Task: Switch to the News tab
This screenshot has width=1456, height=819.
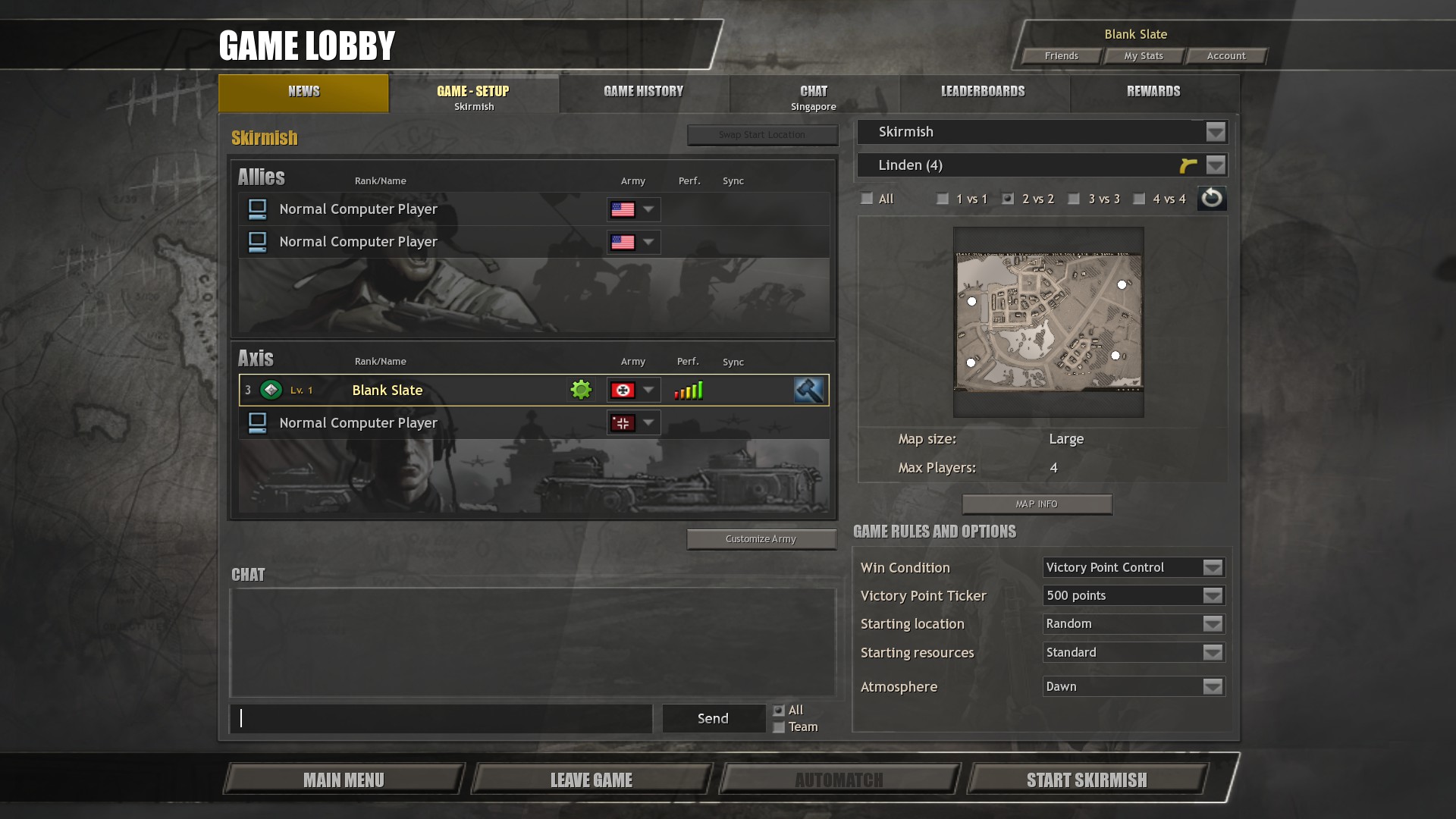Action: click(303, 93)
